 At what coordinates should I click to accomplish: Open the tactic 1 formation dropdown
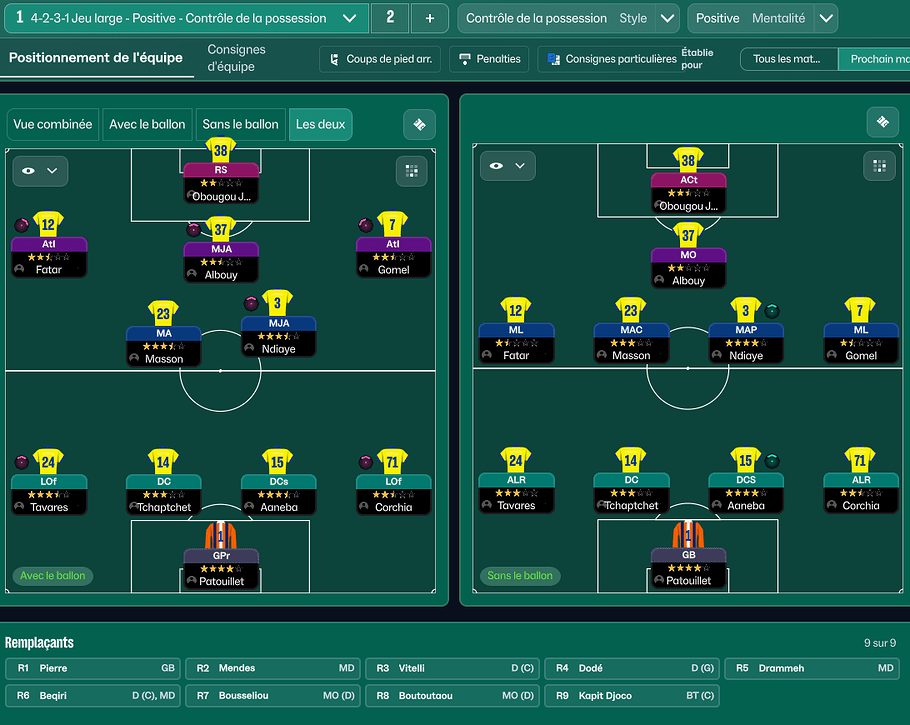coord(349,18)
